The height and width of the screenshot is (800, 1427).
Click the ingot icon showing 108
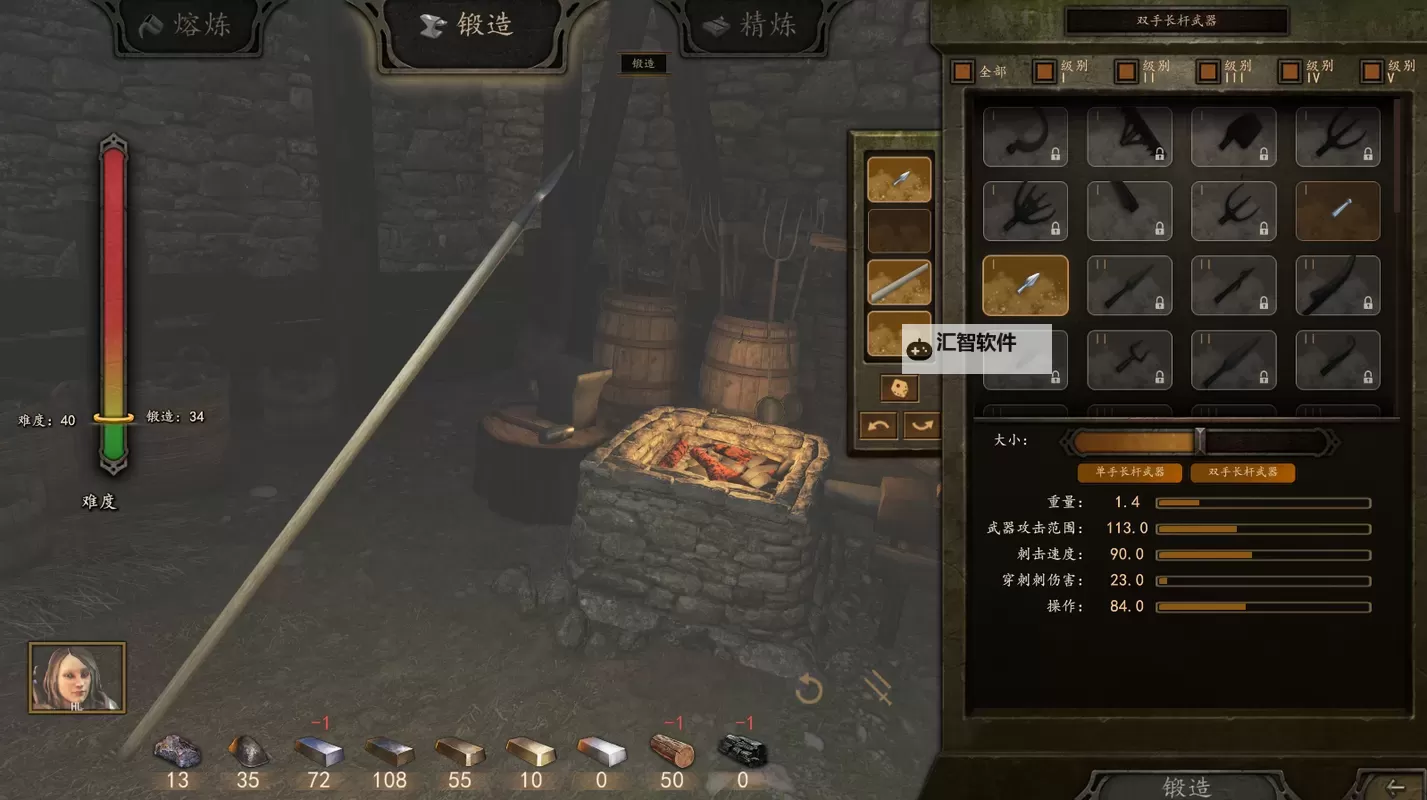click(389, 750)
